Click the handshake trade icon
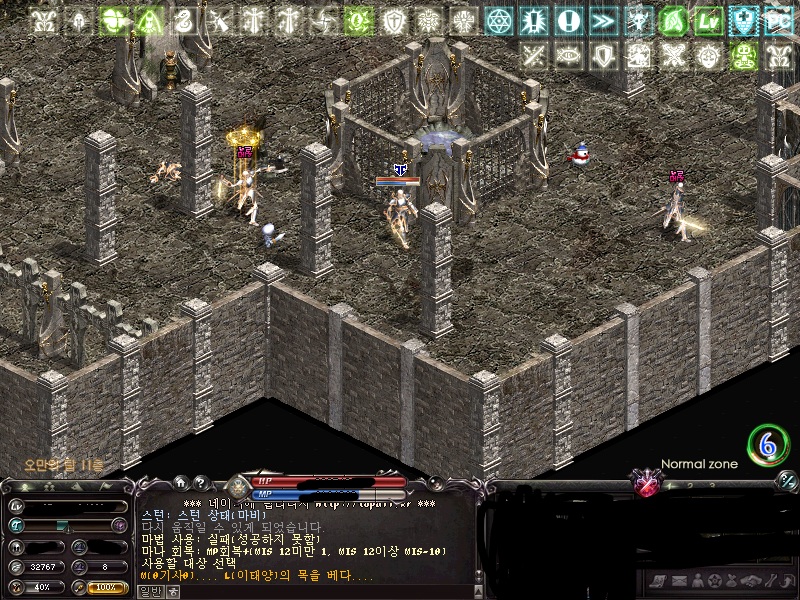Image resolution: width=800 pixels, height=600 pixels. click(x=749, y=581)
